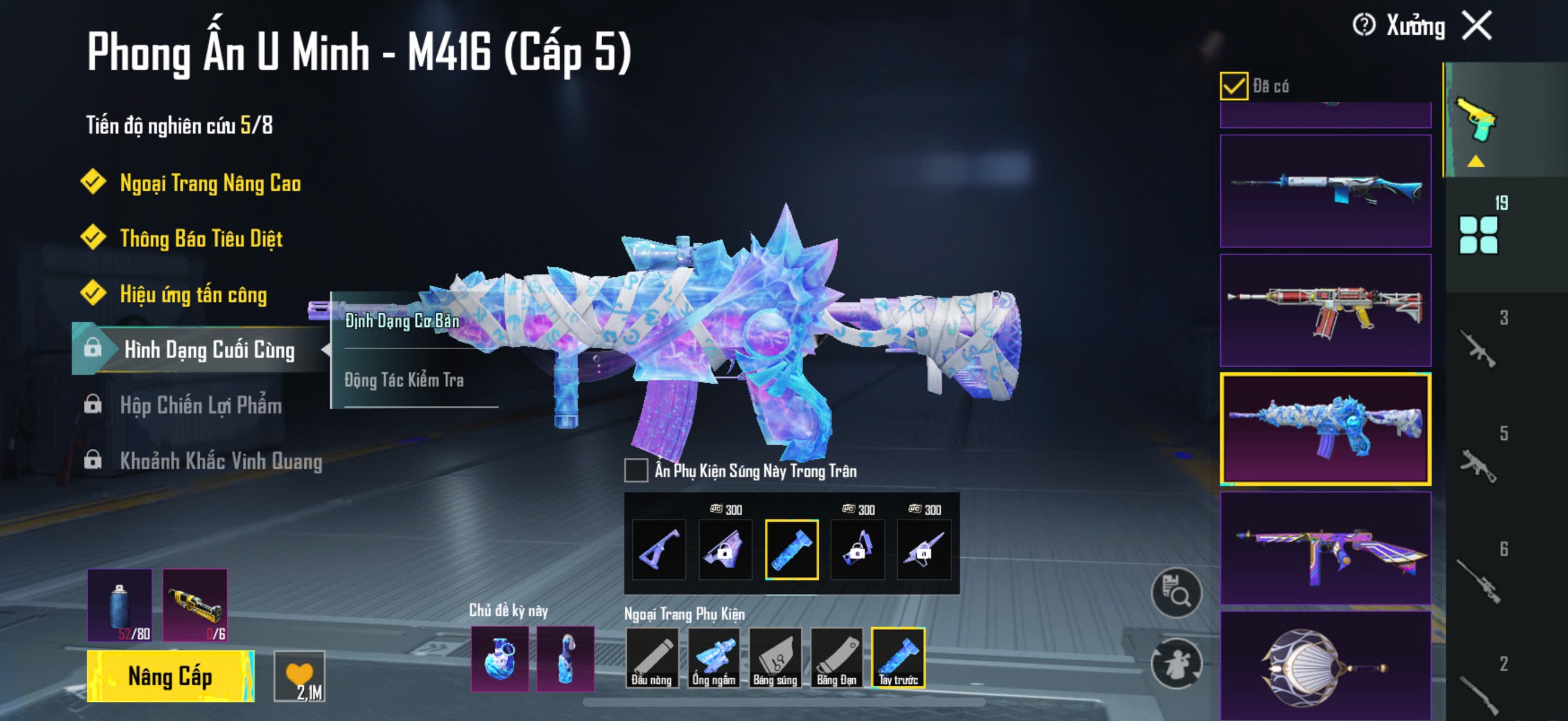Select locked Khoảnh Khắc Vinh Quang stage

click(x=220, y=460)
